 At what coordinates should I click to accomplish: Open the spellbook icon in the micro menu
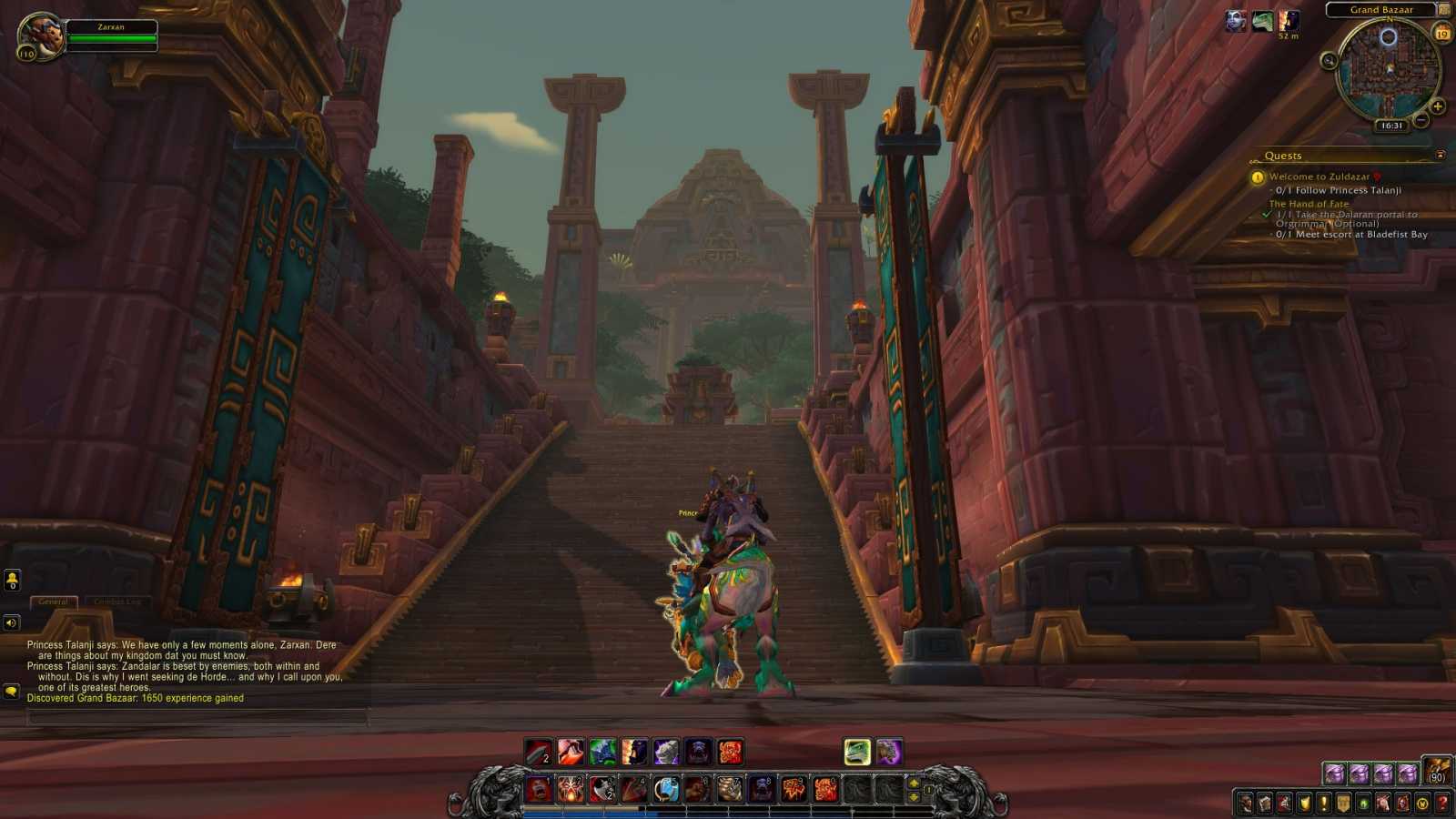[1265, 804]
